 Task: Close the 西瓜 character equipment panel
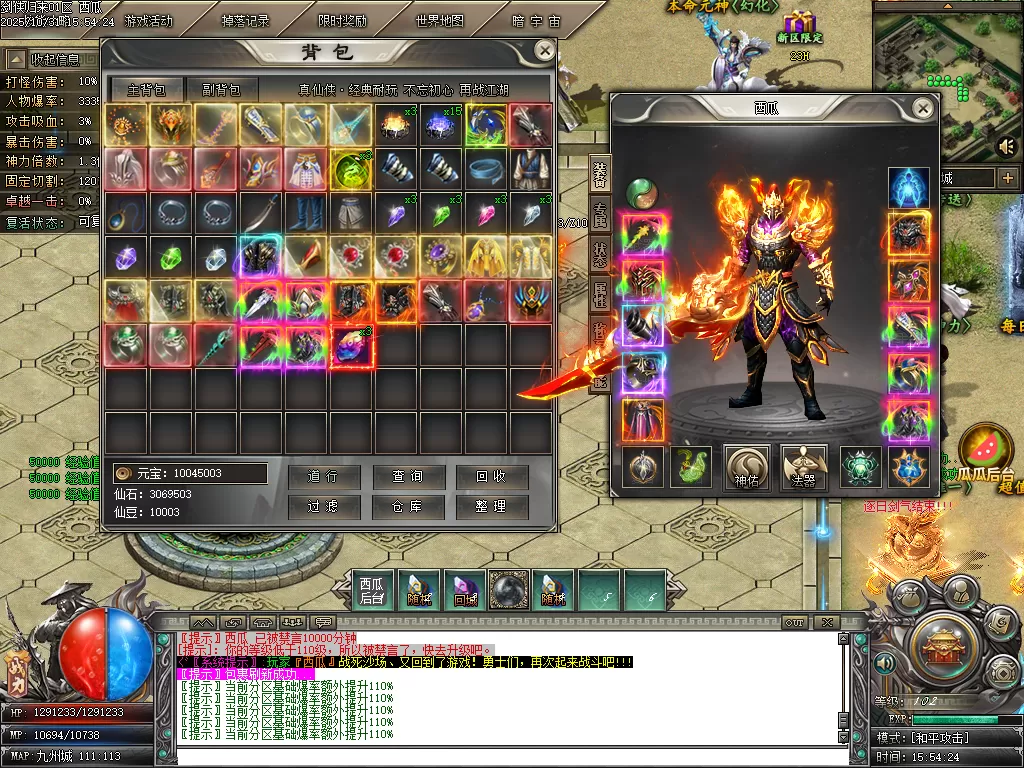pos(923,108)
